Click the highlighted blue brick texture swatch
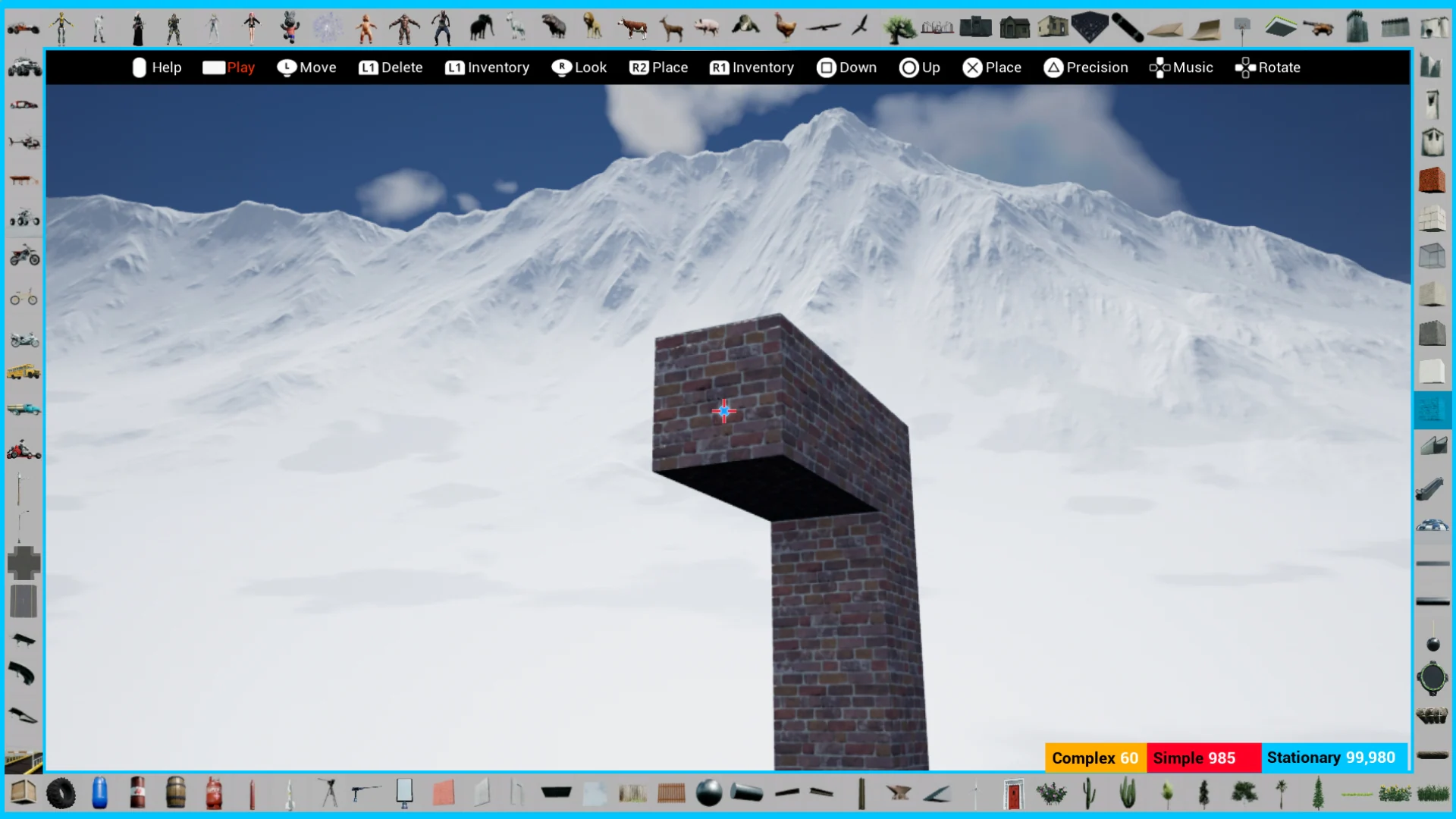1456x819 pixels. pos(1433,409)
